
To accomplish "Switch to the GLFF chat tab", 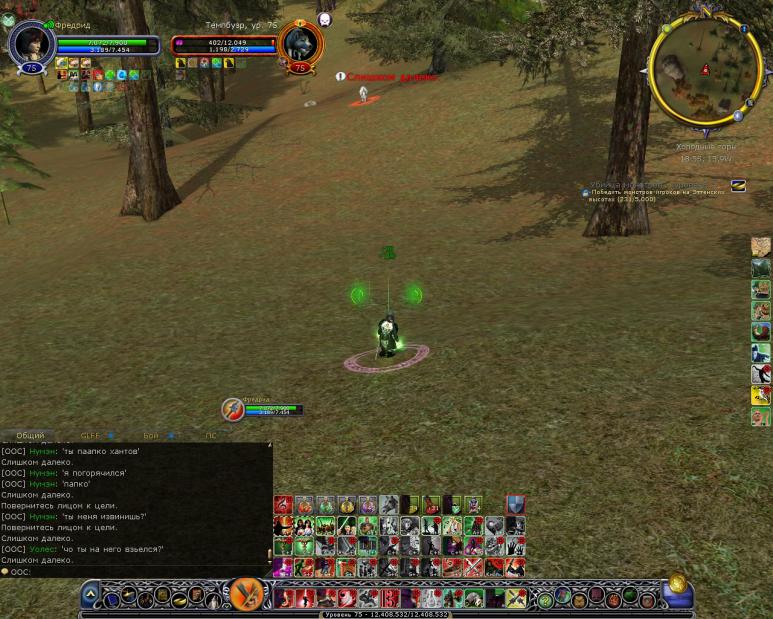I will pos(90,436).
